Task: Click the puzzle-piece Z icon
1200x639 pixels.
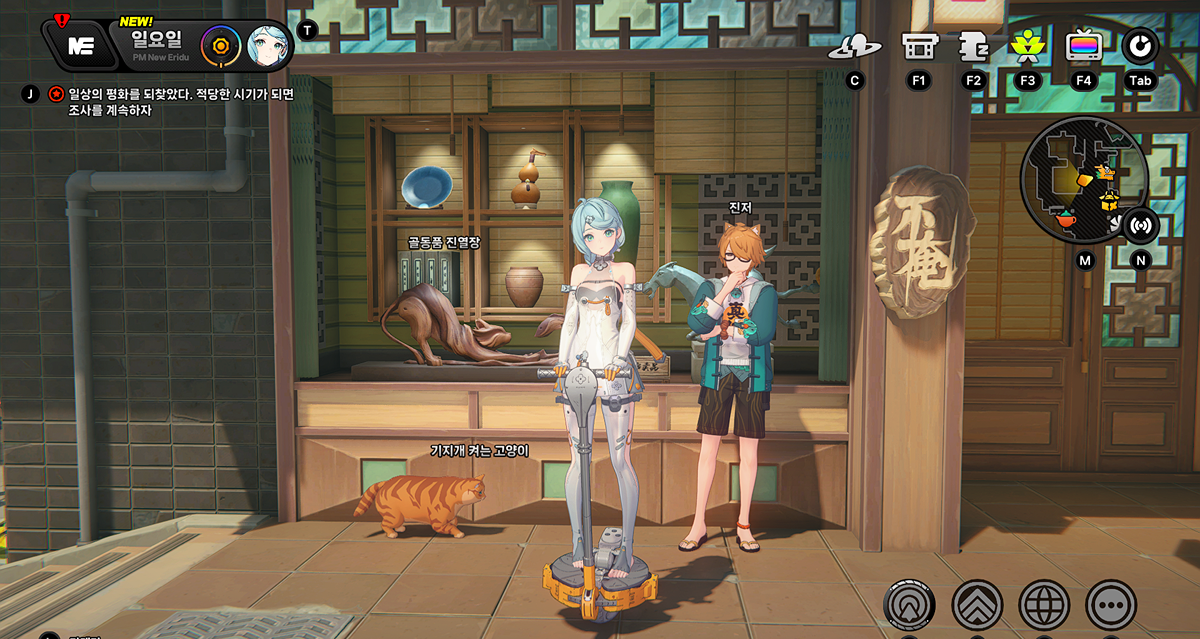Action: pyautogui.click(x=974, y=46)
